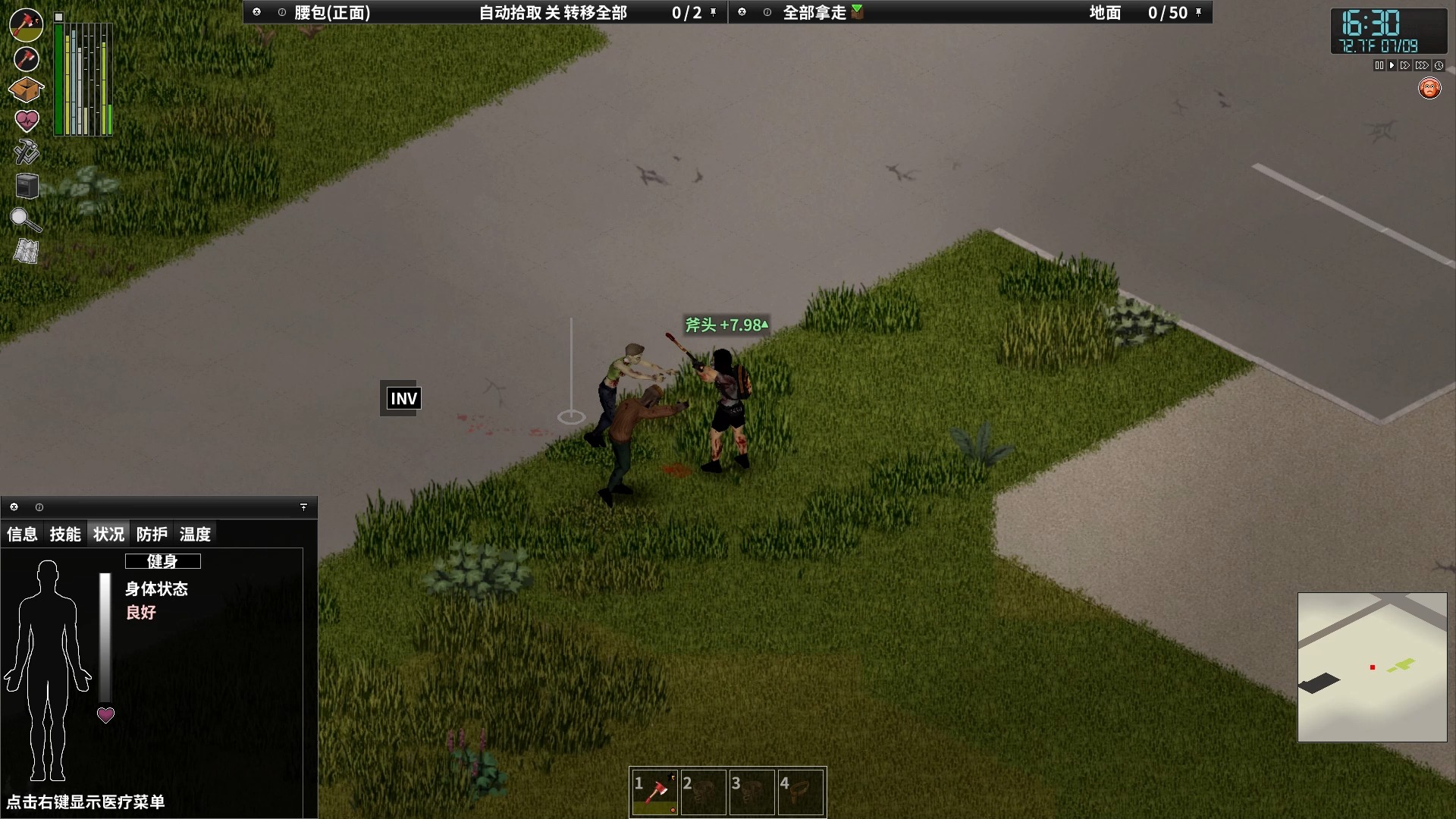Choose triple-arrow fastest speed
The image size is (1456, 819).
[x=1422, y=66]
